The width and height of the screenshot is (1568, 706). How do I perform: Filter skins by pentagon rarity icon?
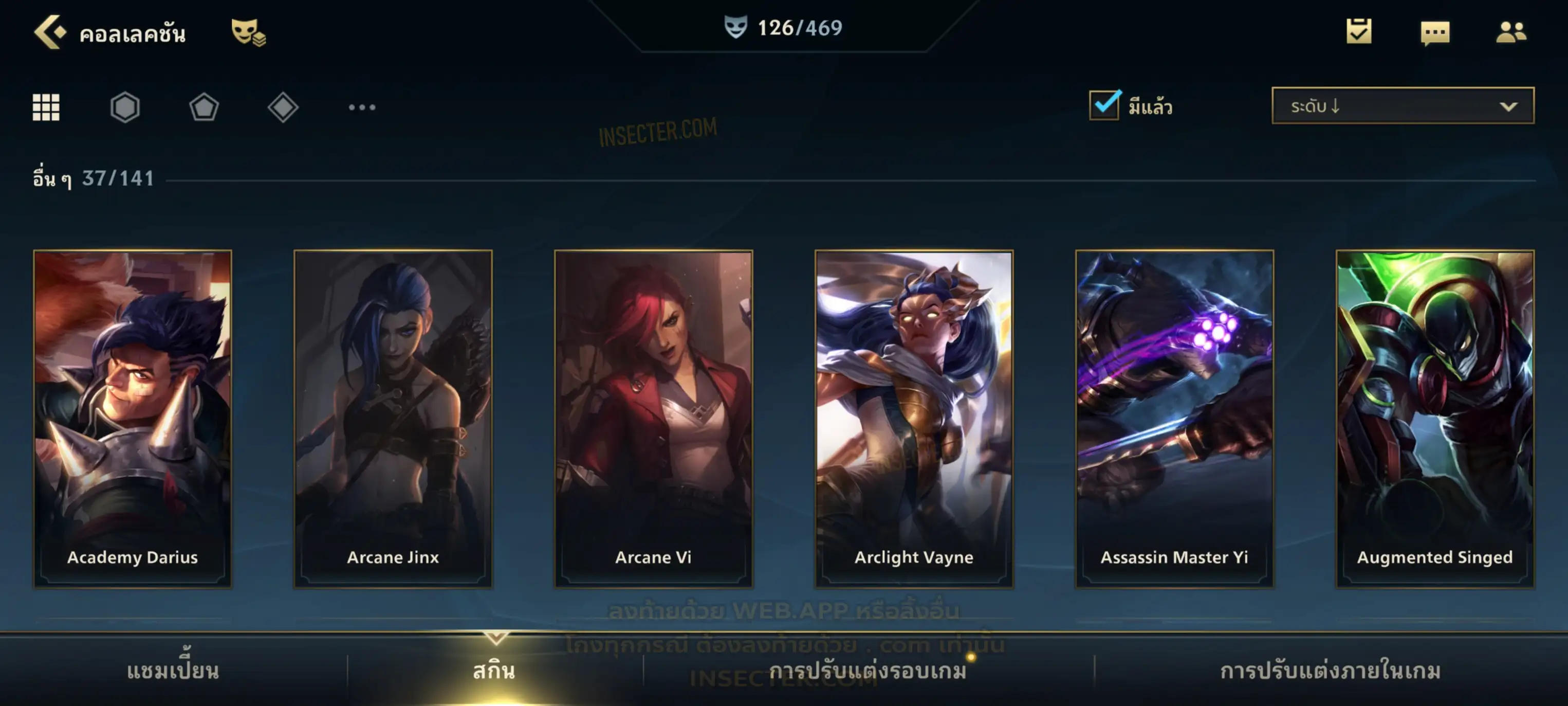204,107
